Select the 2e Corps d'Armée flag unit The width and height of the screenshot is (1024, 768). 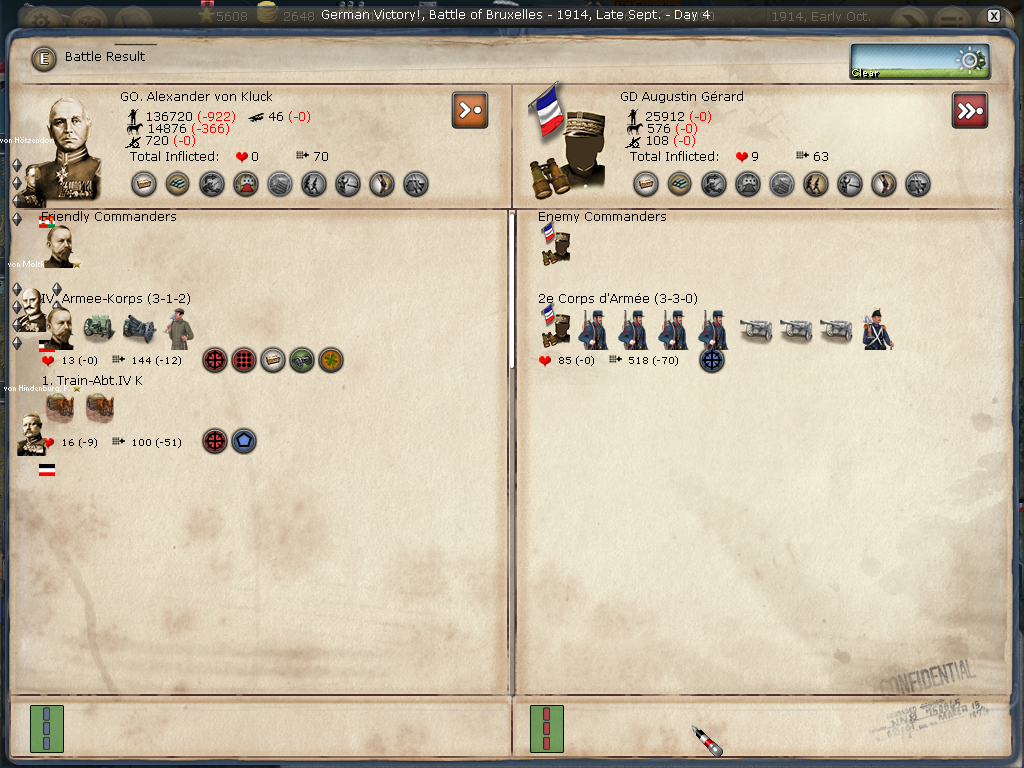(x=553, y=329)
